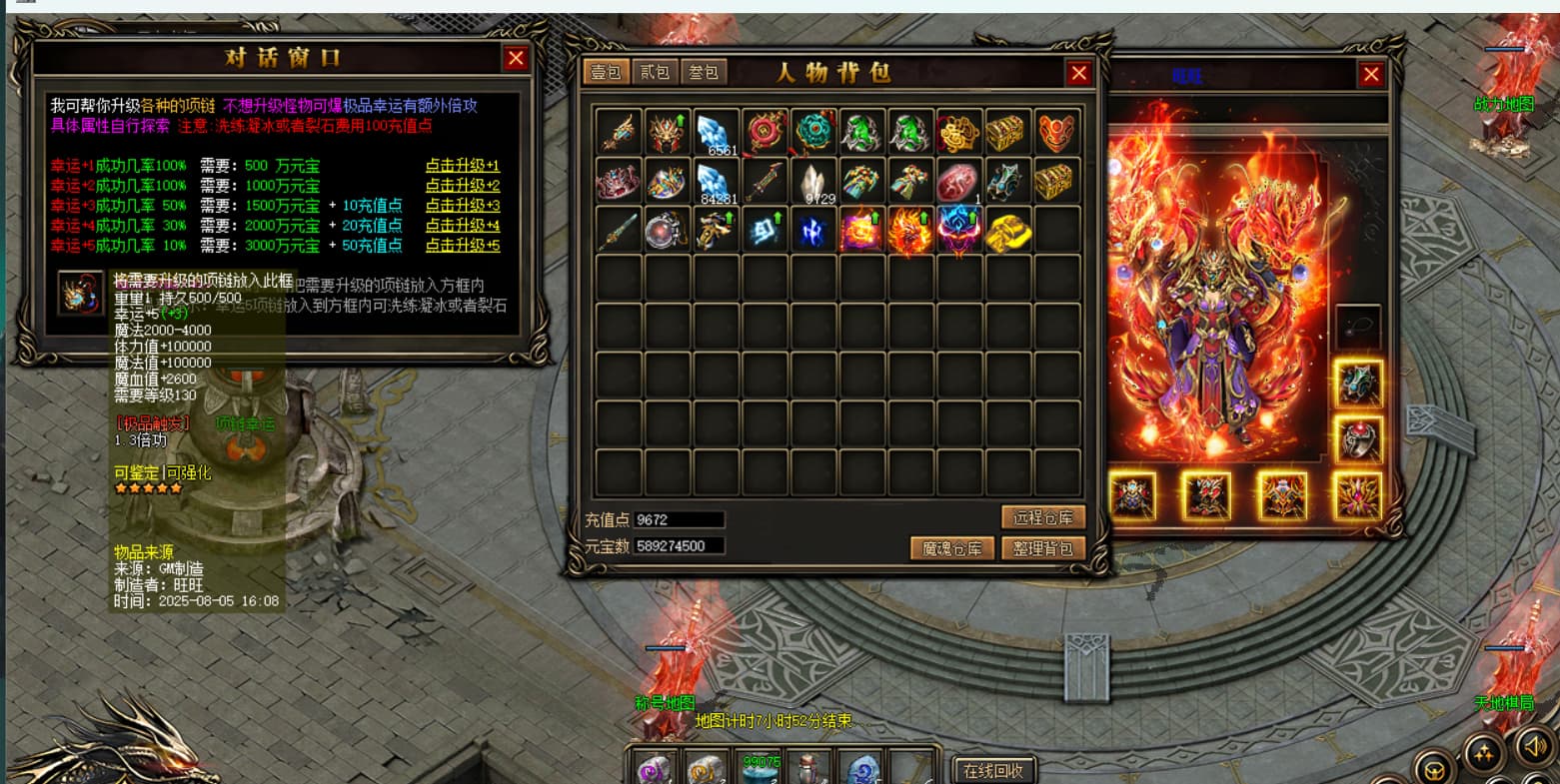The height and width of the screenshot is (784, 1560).
Task: Select the 壹包 bag tab
Action: [607, 73]
